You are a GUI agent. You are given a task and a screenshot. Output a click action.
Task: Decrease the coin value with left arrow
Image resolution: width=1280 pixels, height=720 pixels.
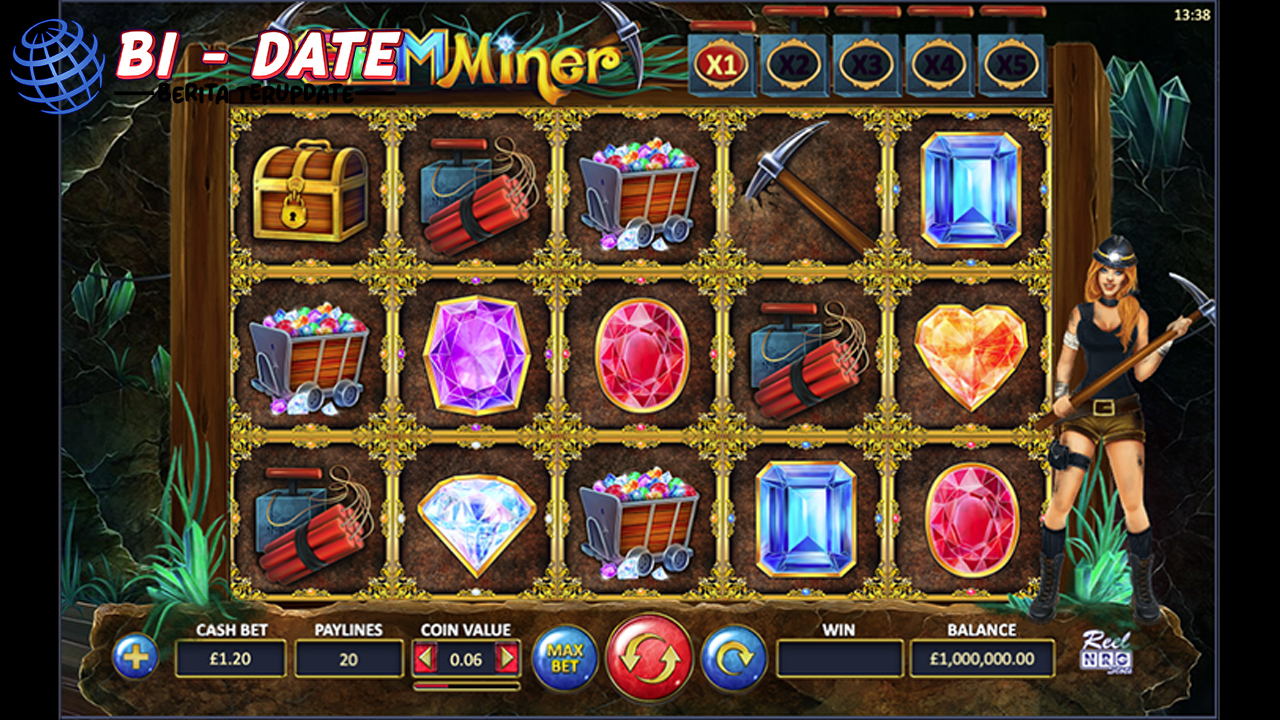pyautogui.click(x=426, y=658)
